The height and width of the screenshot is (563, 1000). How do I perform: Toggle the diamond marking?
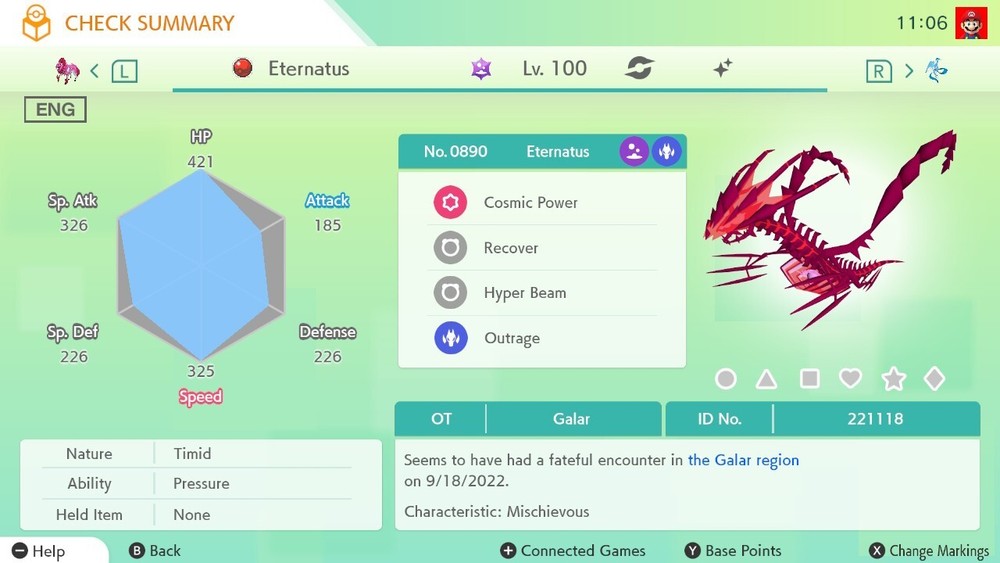pos(934,379)
